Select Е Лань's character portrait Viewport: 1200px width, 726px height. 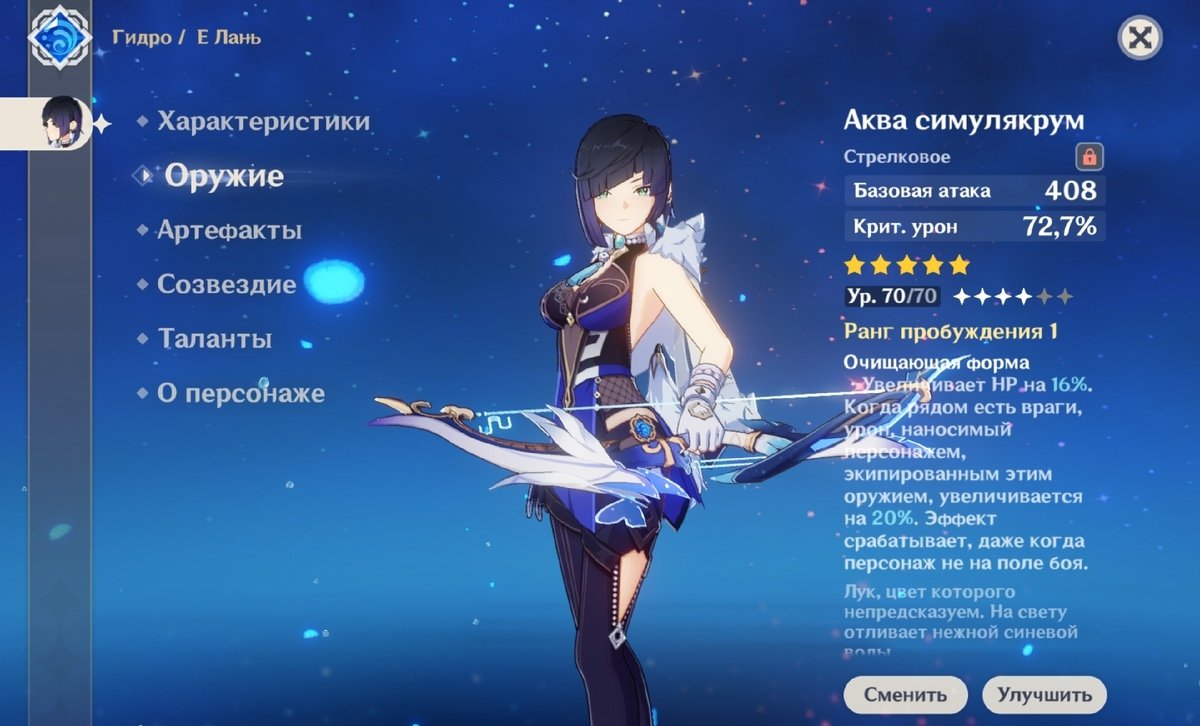pos(62,123)
